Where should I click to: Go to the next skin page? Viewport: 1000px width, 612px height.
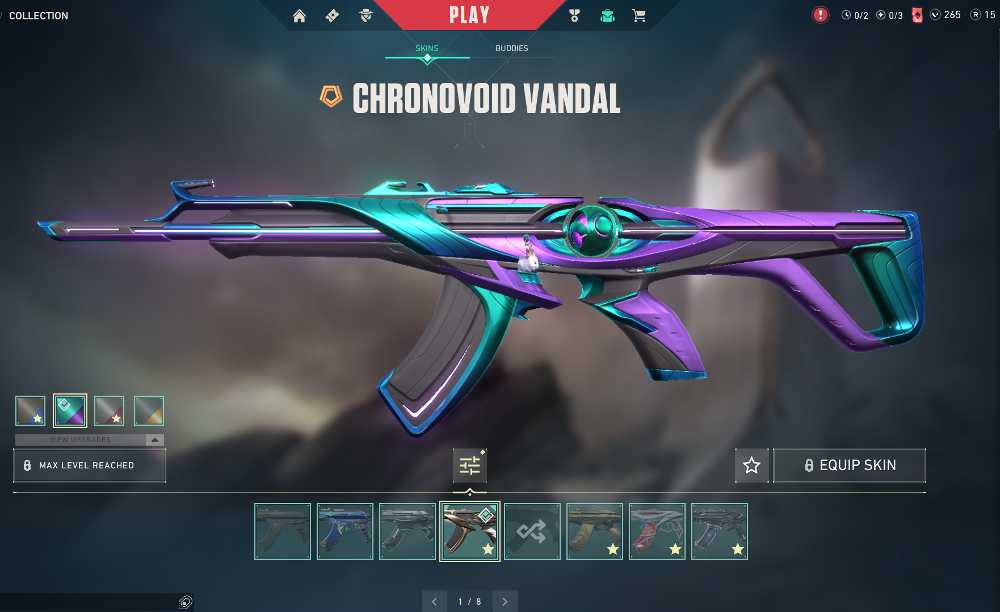coord(505,601)
